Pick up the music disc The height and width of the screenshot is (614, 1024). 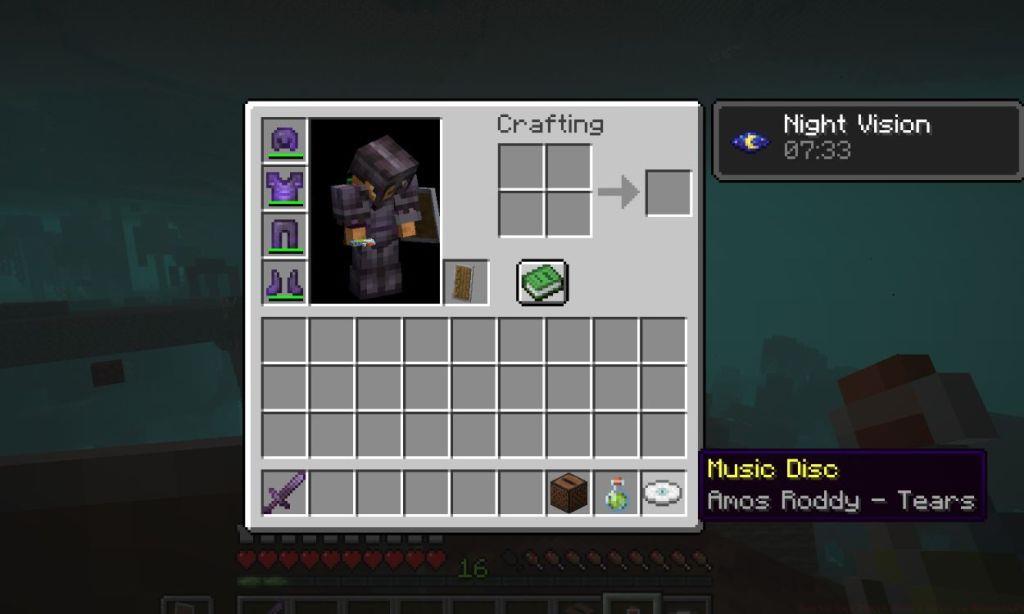(x=663, y=493)
